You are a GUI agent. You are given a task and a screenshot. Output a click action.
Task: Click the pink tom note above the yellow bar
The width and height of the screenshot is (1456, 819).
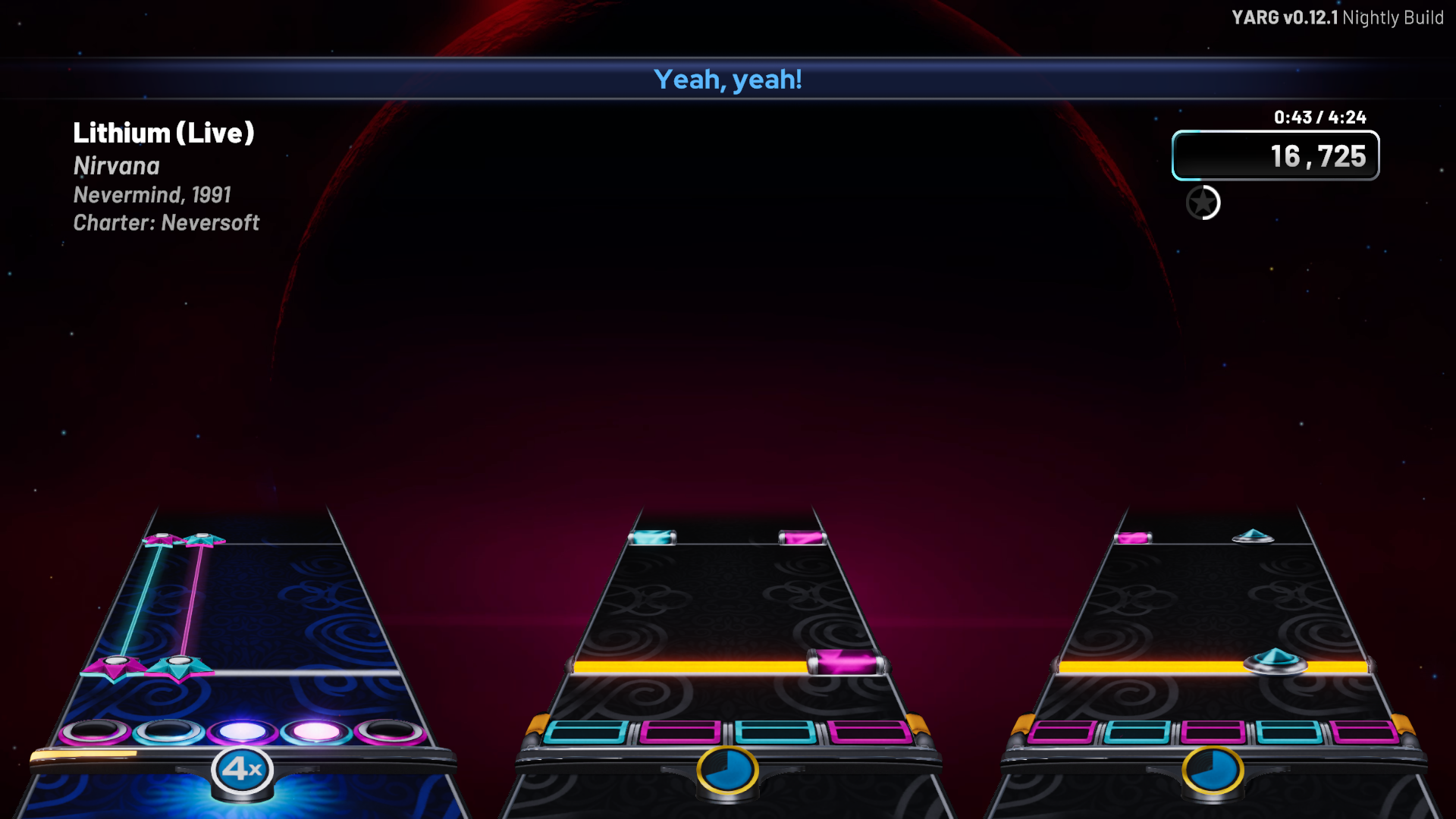click(x=844, y=660)
